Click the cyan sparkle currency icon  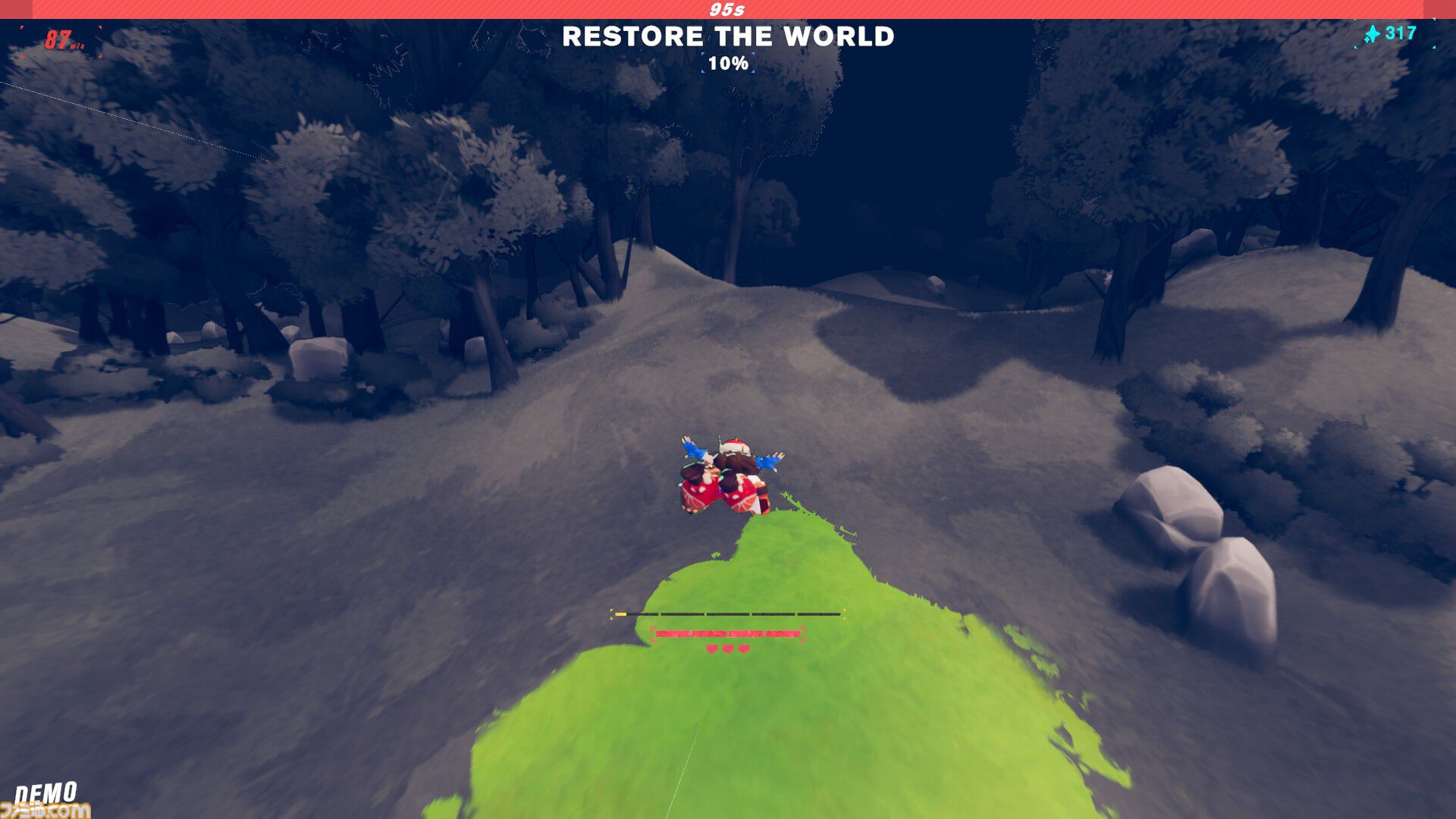(x=1373, y=33)
